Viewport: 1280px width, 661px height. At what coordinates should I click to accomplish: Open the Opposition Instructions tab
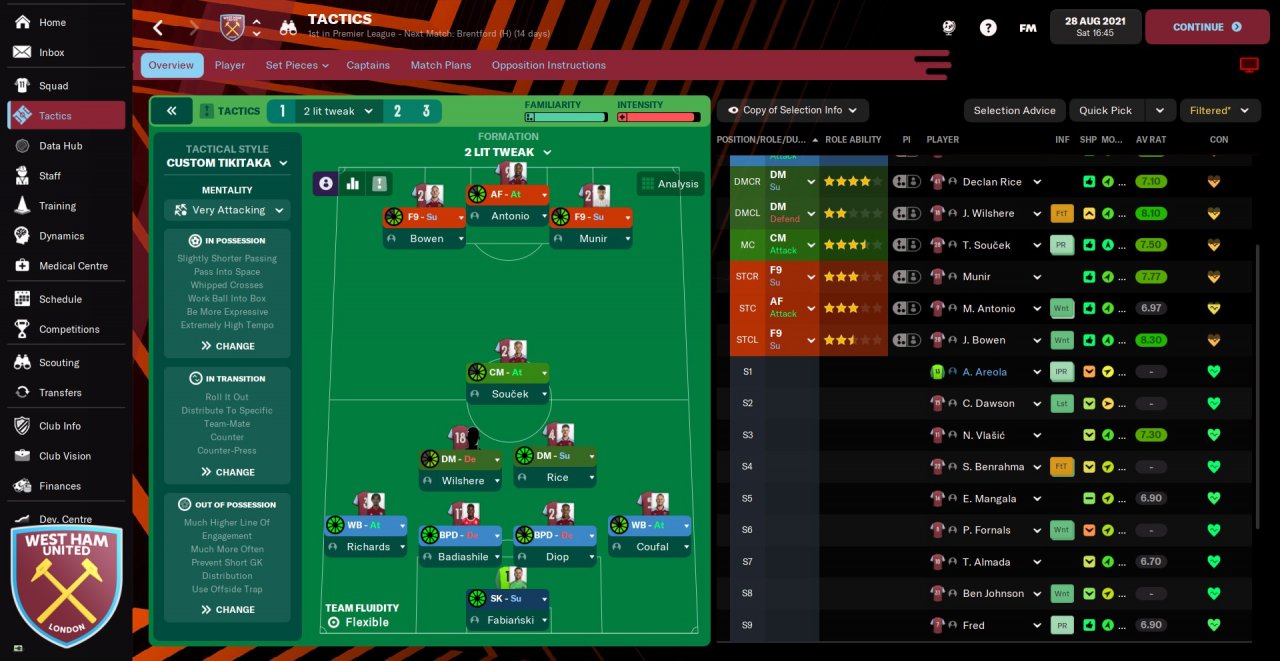pyautogui.click(x=548, y=65)
